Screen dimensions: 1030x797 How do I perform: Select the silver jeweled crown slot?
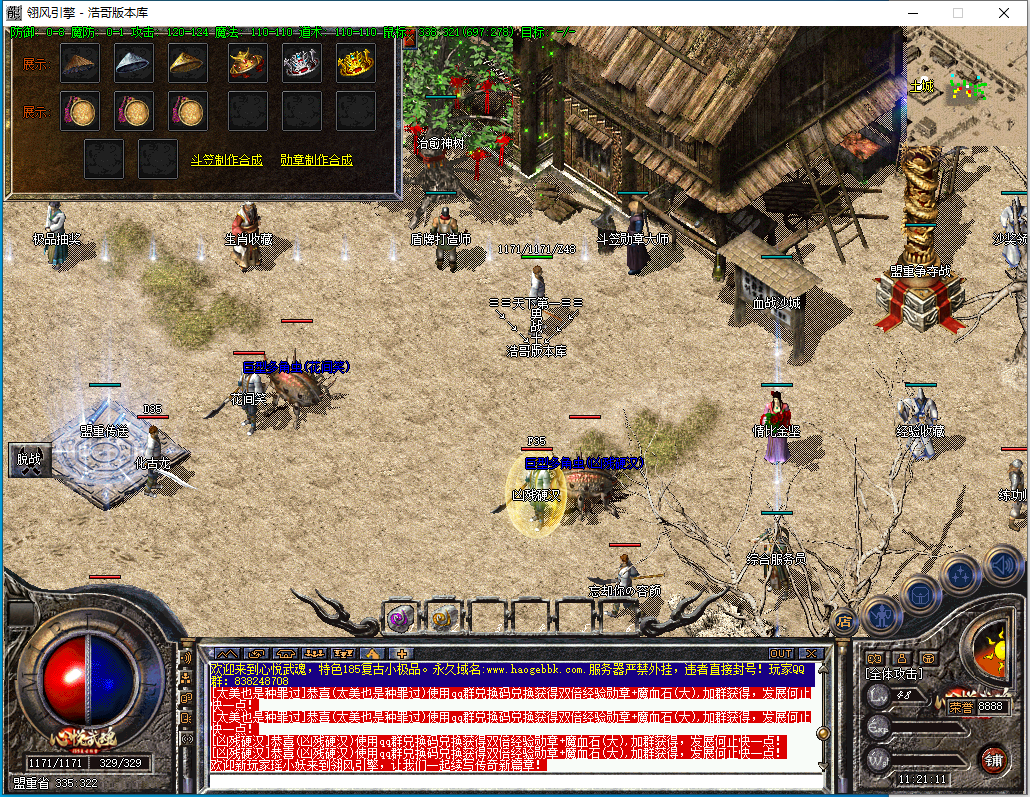pos(302,64)
